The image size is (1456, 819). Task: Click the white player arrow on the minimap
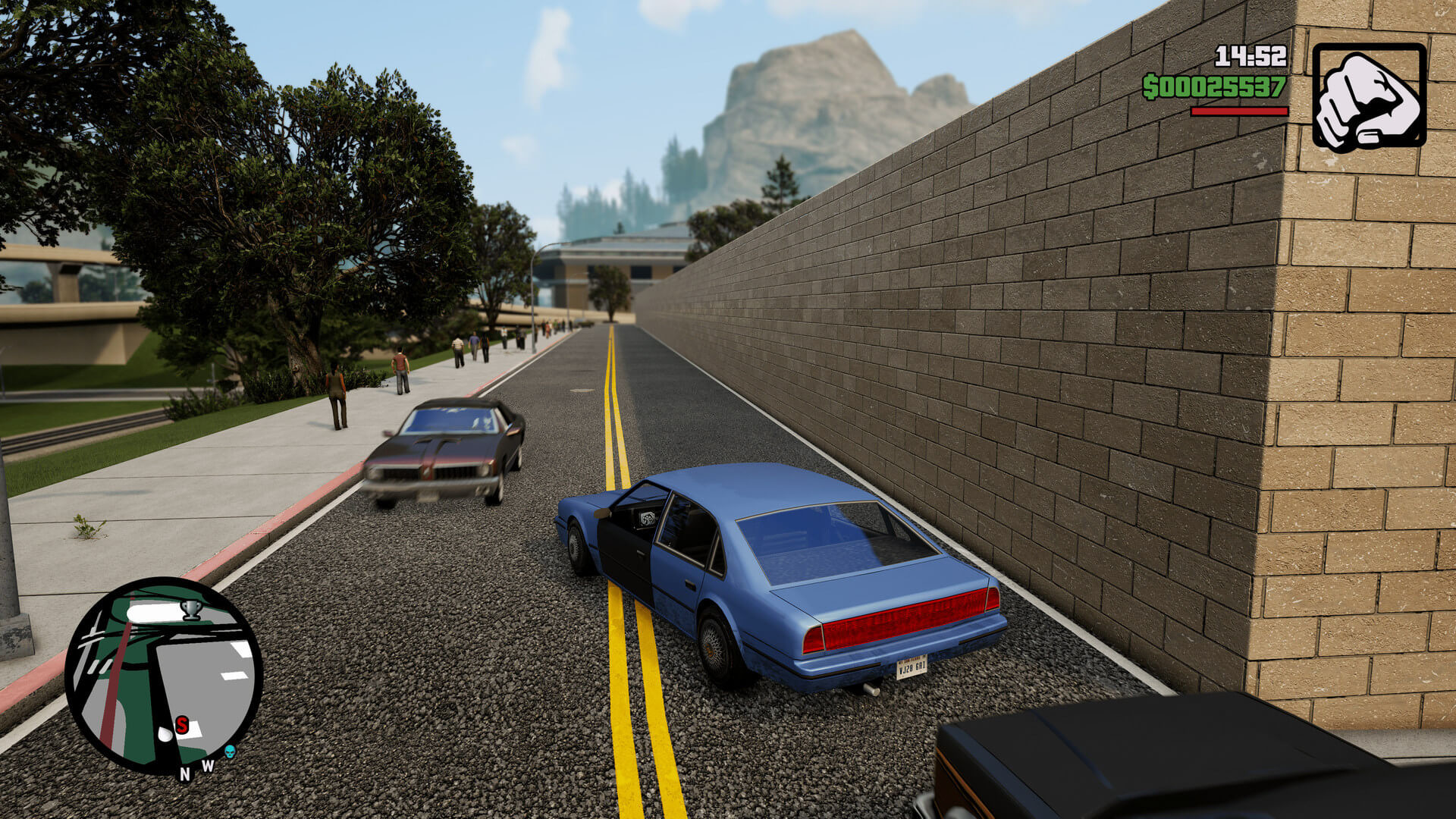(166, 733)
